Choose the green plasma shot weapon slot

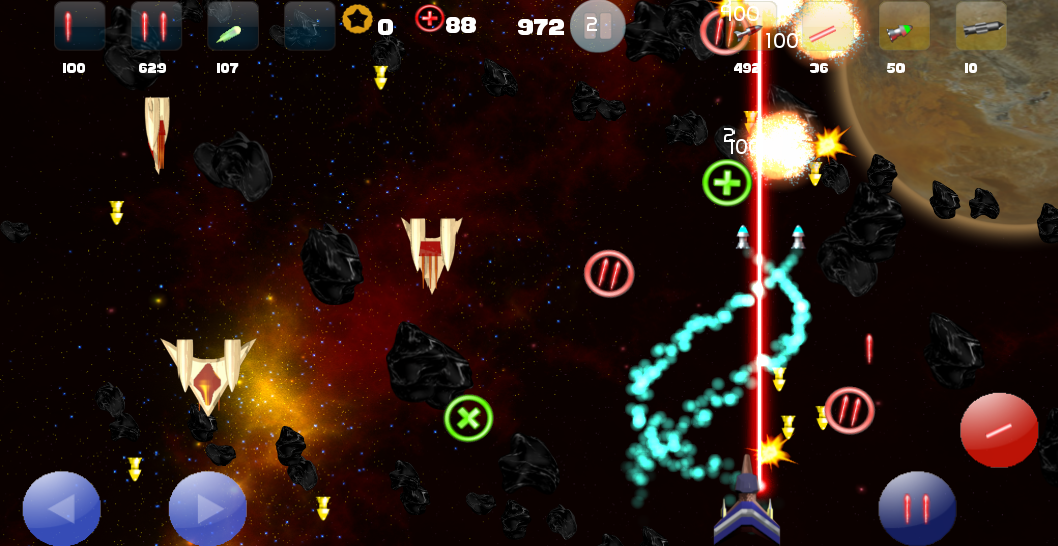pyautogui.click(x=232, y=26)
